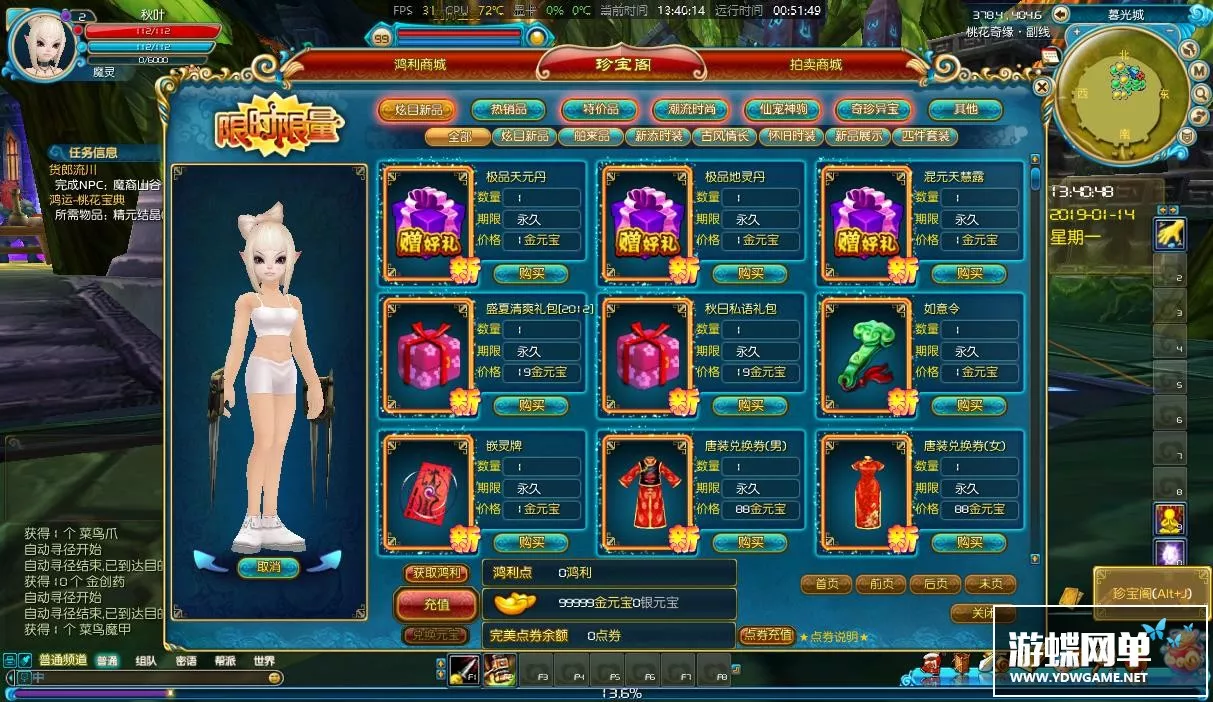The image size is (1213, 702).
Task: Open the 潮流时尚 category
Action: [690, 110]
